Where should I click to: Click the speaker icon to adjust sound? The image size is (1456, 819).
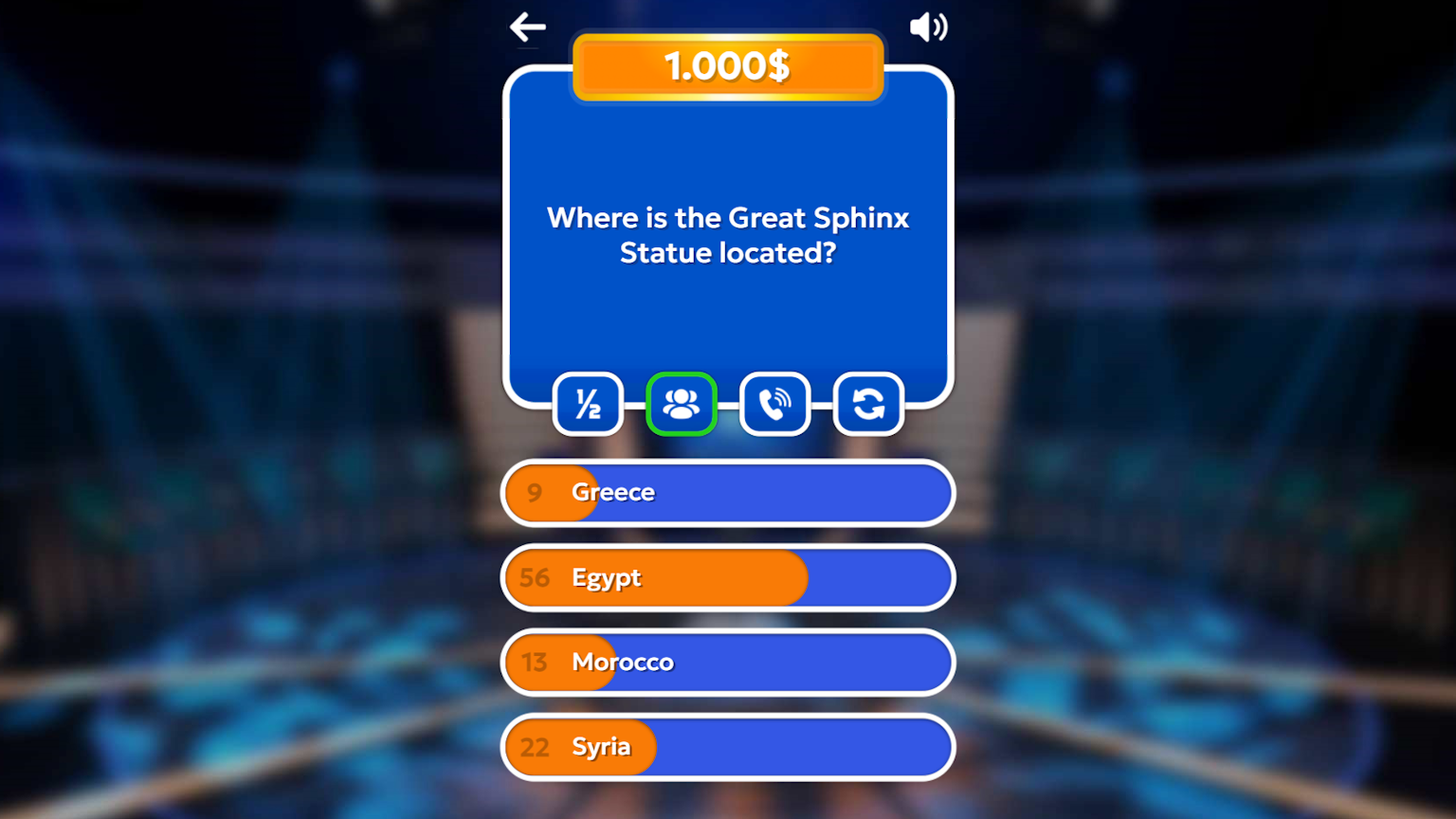pos(927,27)
